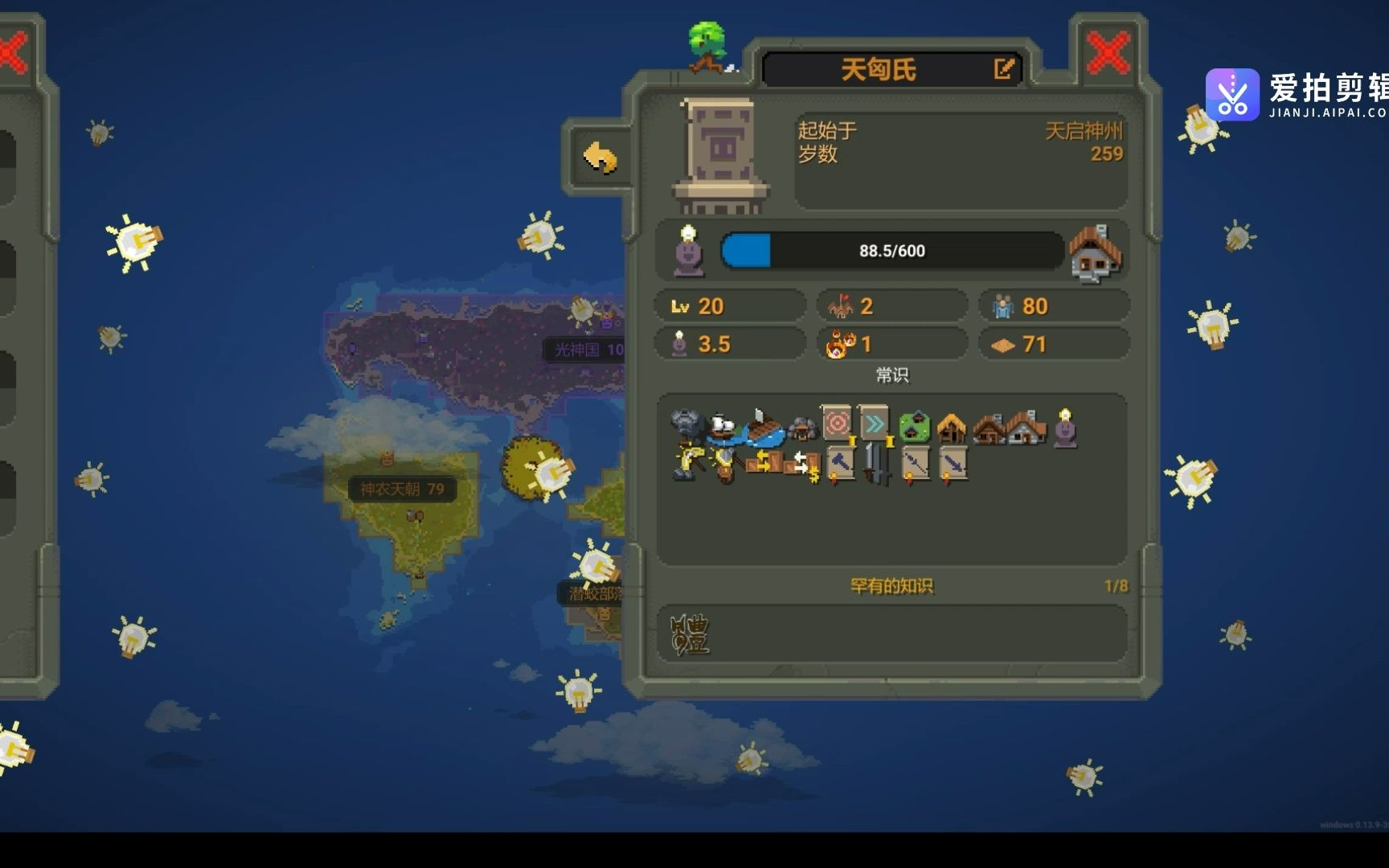
Task: Click the armor knowledge icon
Action: 723,464
